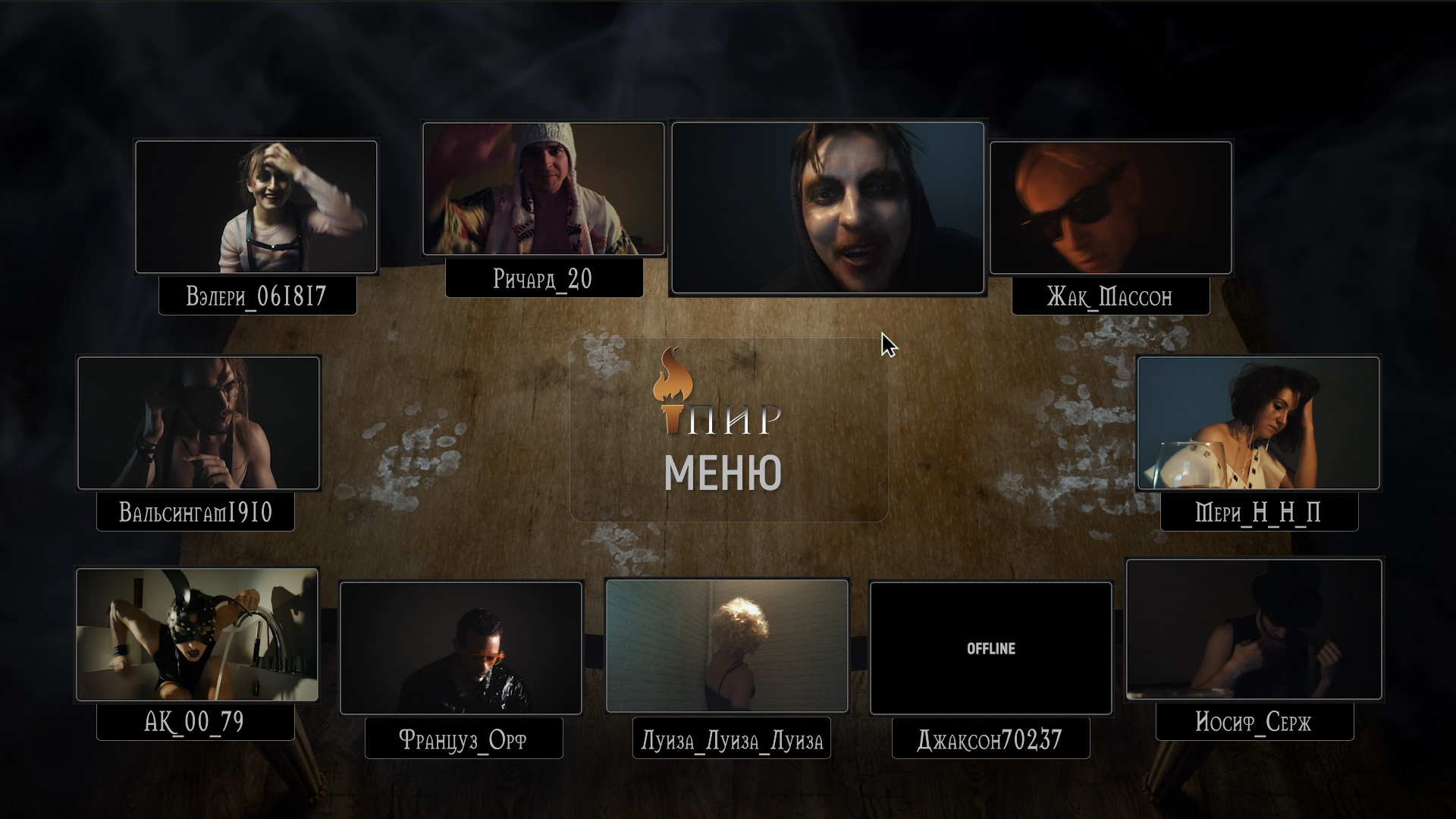Click the AK_00_79 name plate

pyautogui.click(x=195, y=721)
